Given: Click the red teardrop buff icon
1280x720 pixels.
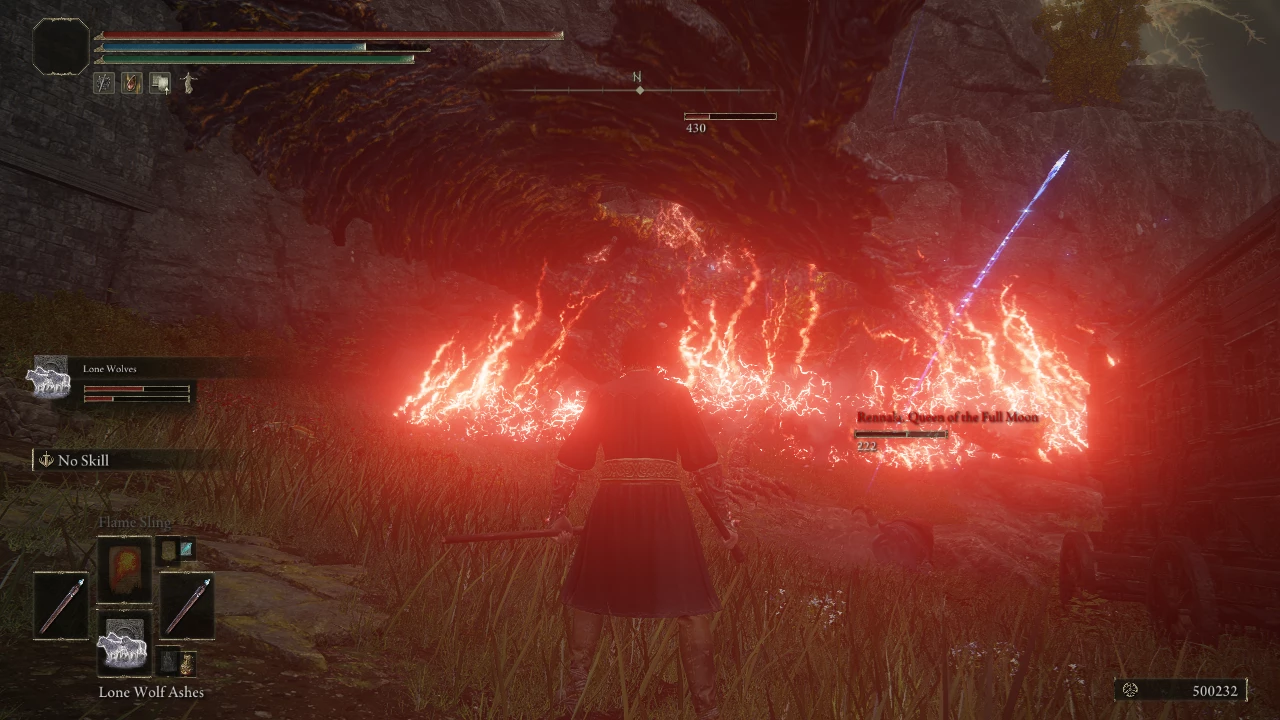Looking at the screenshot, I should click(131, 83).
